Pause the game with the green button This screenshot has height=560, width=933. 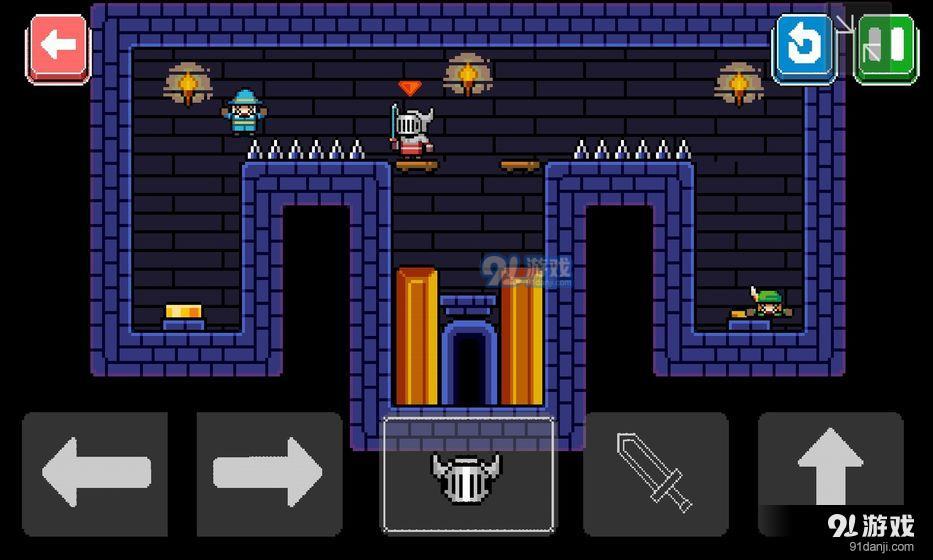pyautogui.click(x=886, y=46)
